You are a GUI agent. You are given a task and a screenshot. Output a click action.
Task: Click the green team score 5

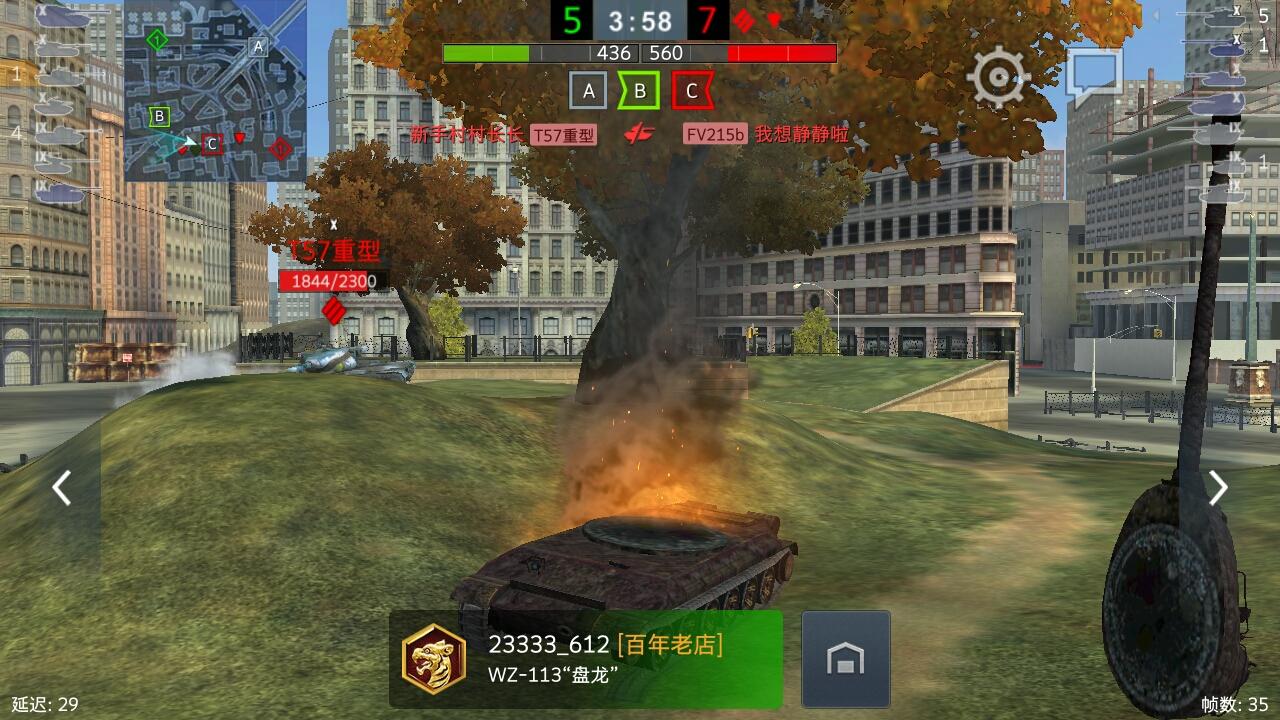pyautogui.click(x=571, y=18)
